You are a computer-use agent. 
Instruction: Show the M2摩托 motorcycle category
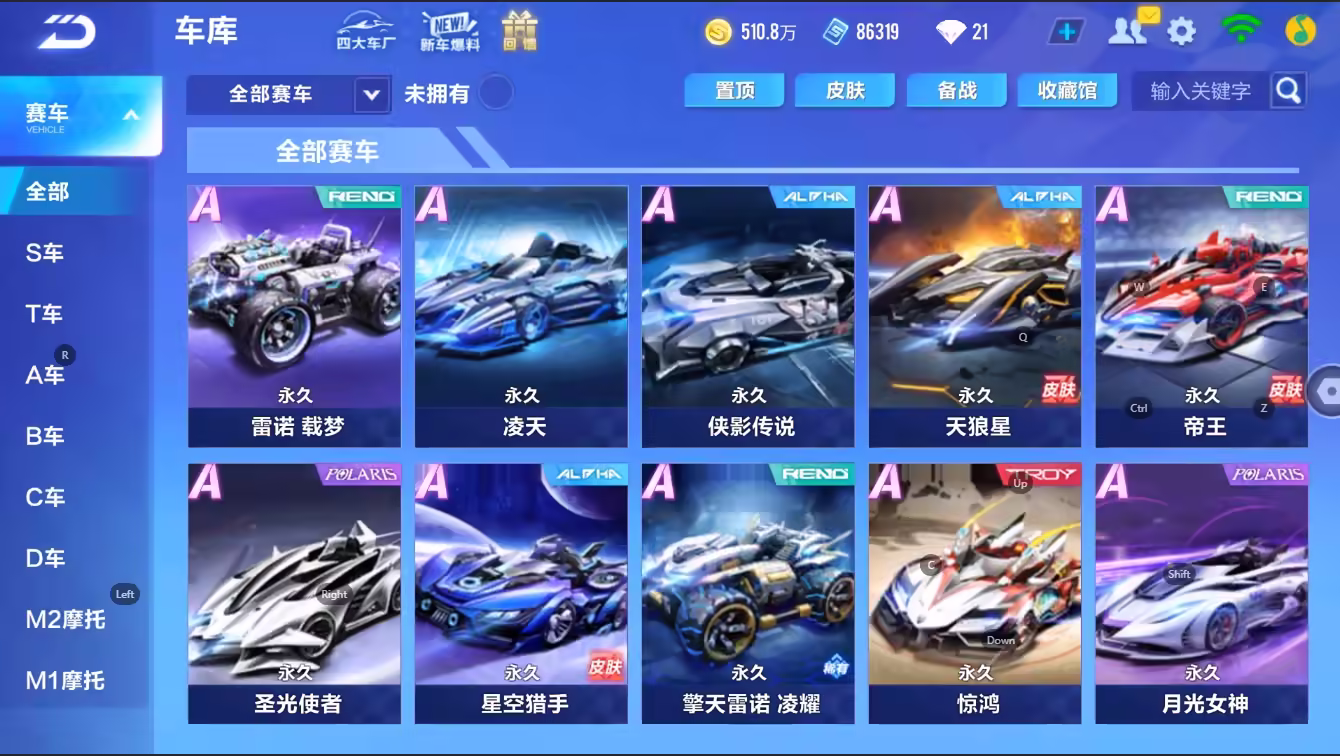click(65, 620)
